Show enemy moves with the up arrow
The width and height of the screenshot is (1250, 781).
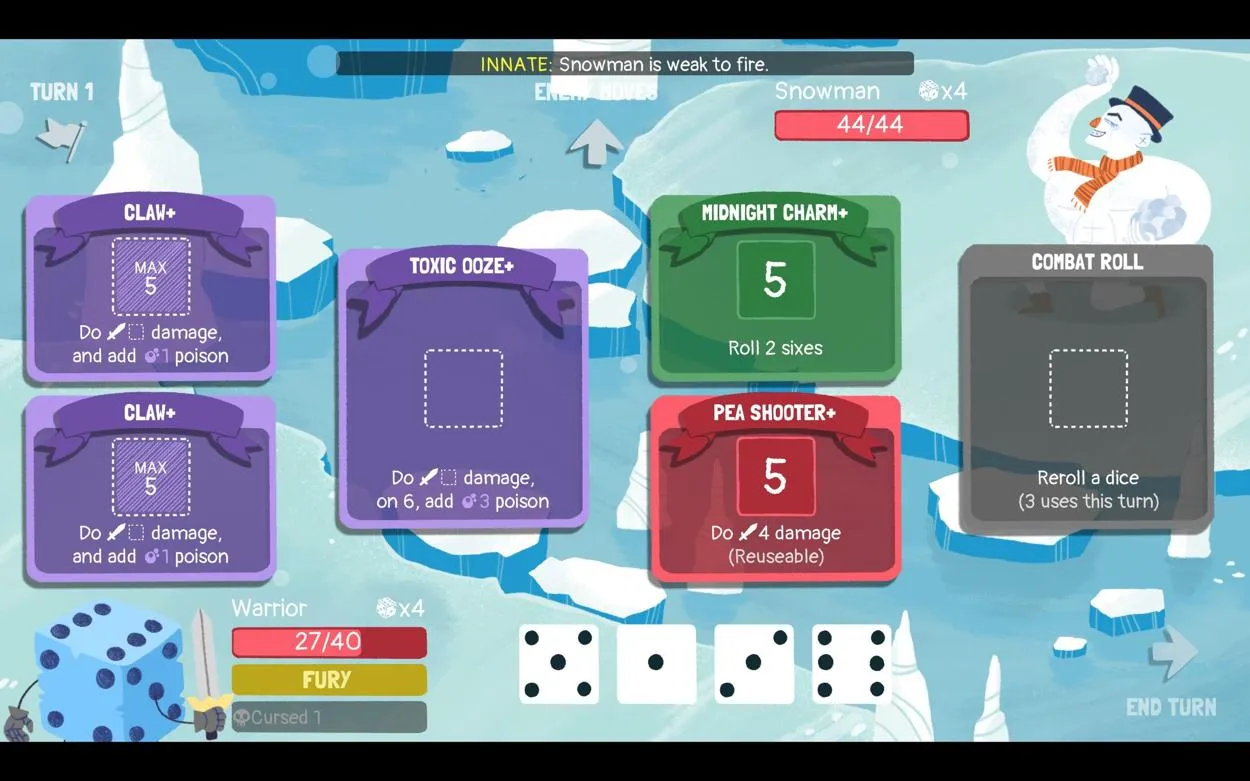pyautogui.click(x=595, y=142)
